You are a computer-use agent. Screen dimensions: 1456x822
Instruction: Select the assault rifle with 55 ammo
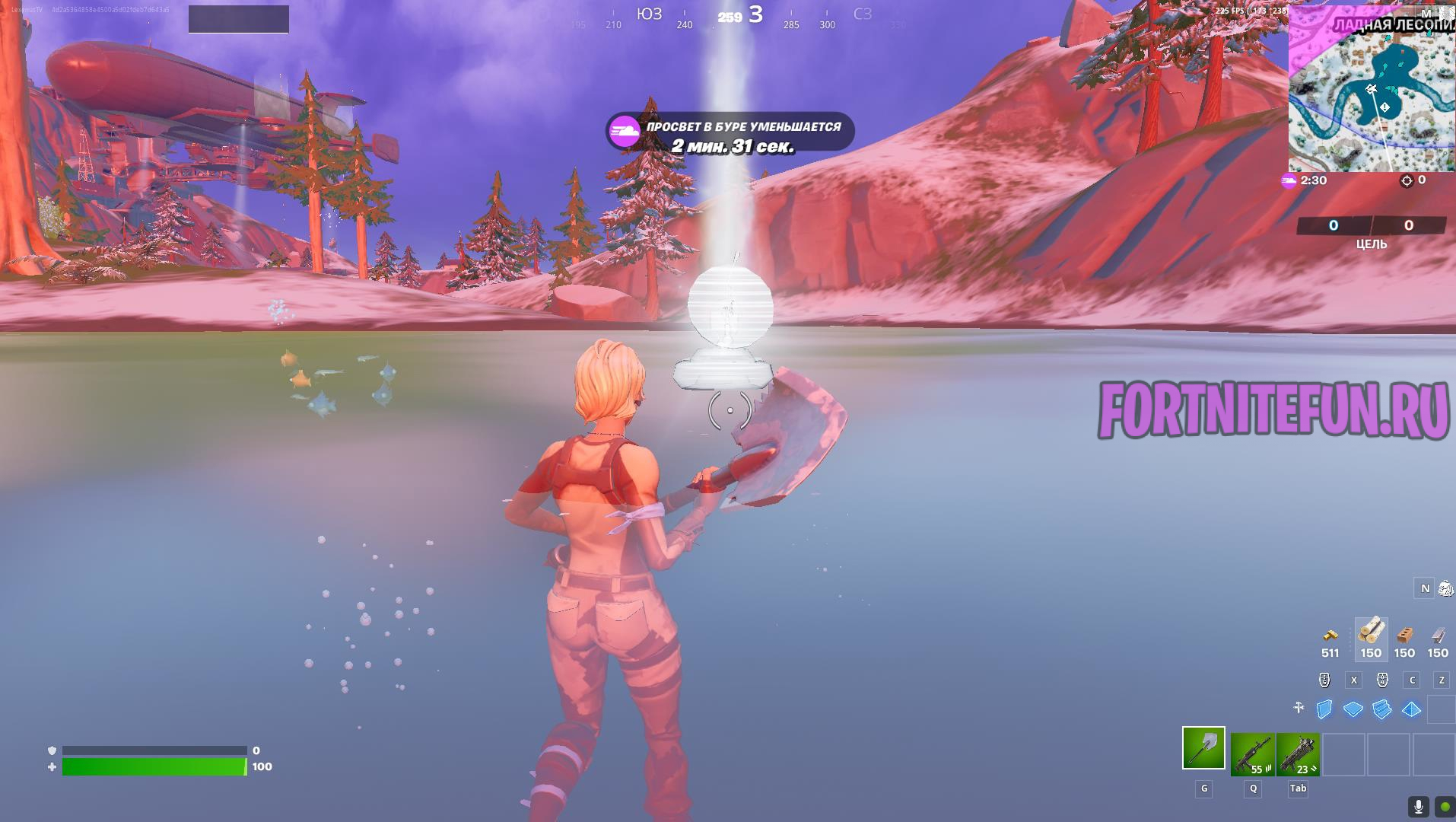(1252, 754)
